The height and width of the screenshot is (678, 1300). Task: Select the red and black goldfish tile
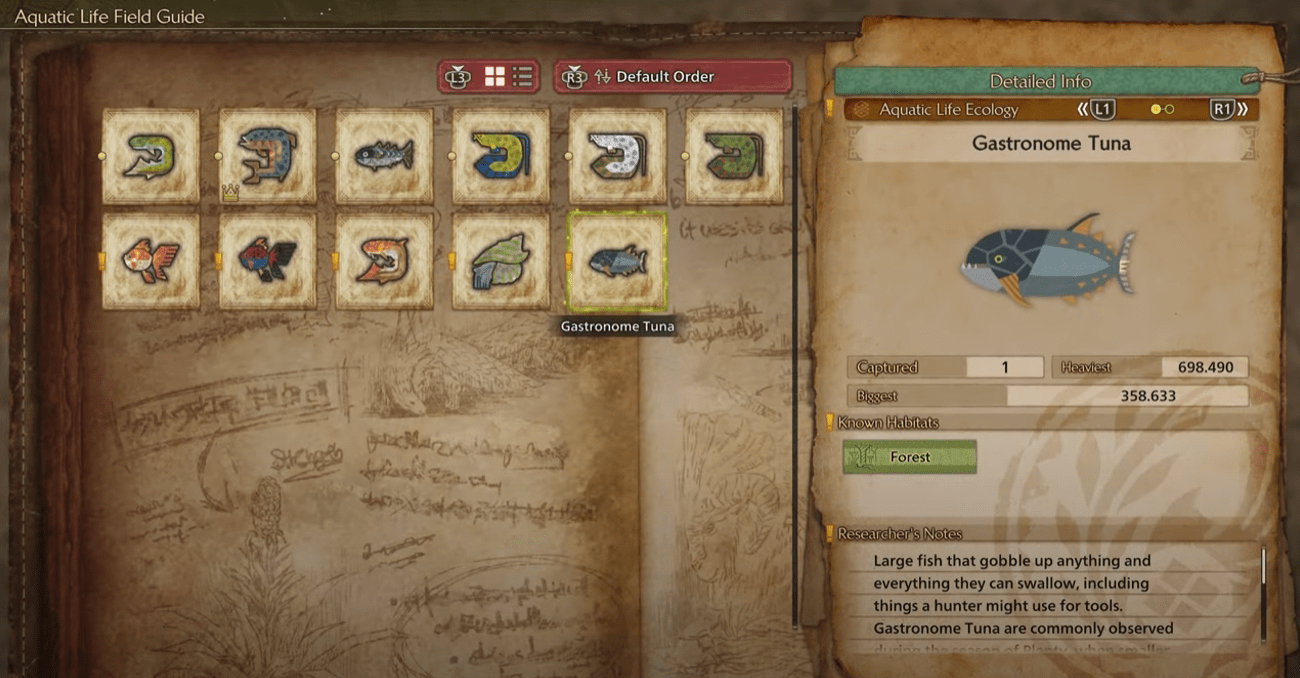click(x=267, y=261)
